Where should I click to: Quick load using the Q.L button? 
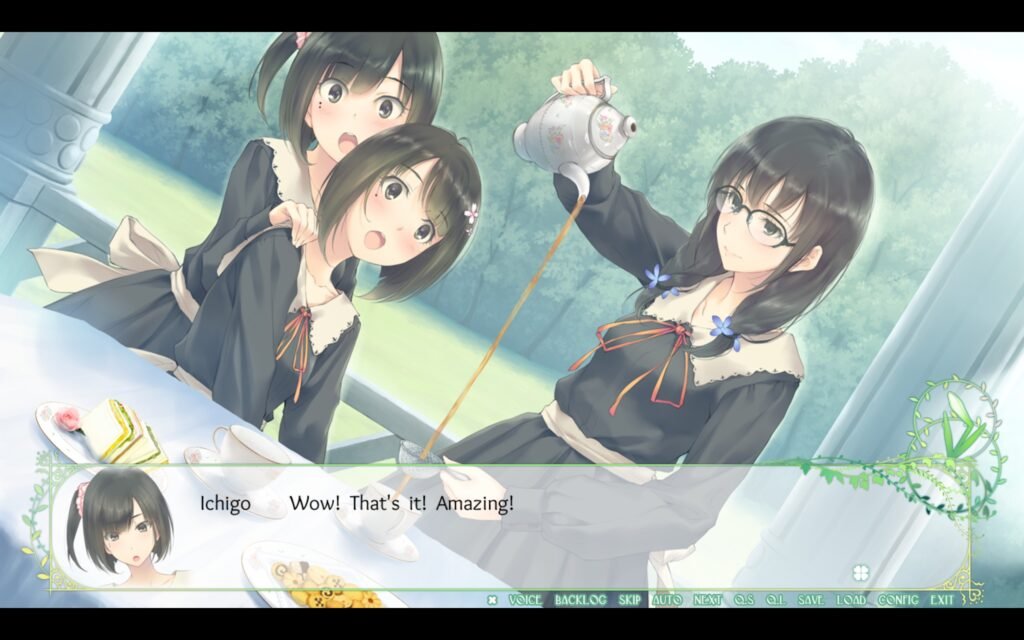coord(775,600)
